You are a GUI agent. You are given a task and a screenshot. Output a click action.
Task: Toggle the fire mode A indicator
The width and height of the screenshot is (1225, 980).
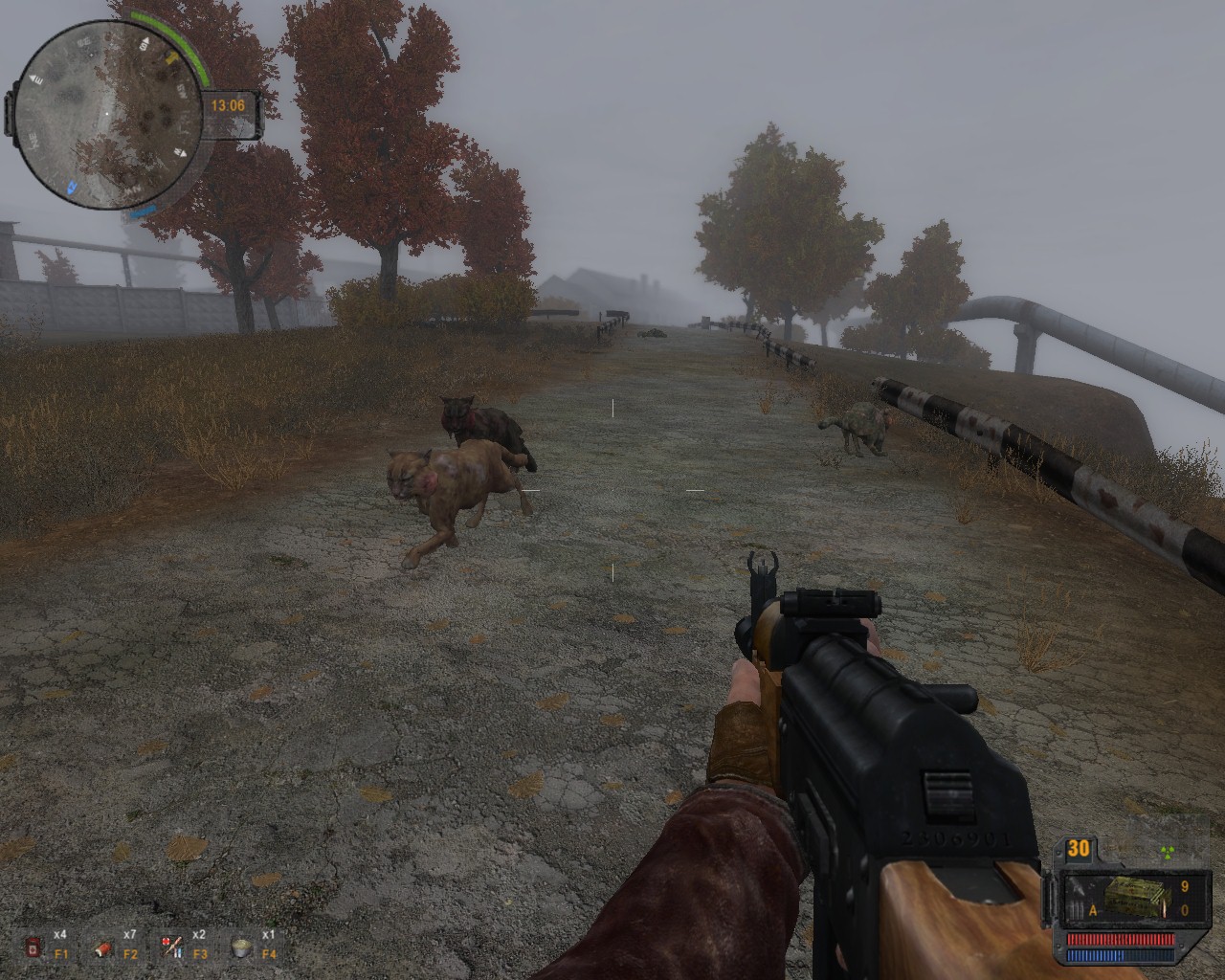pos(1092,911)
